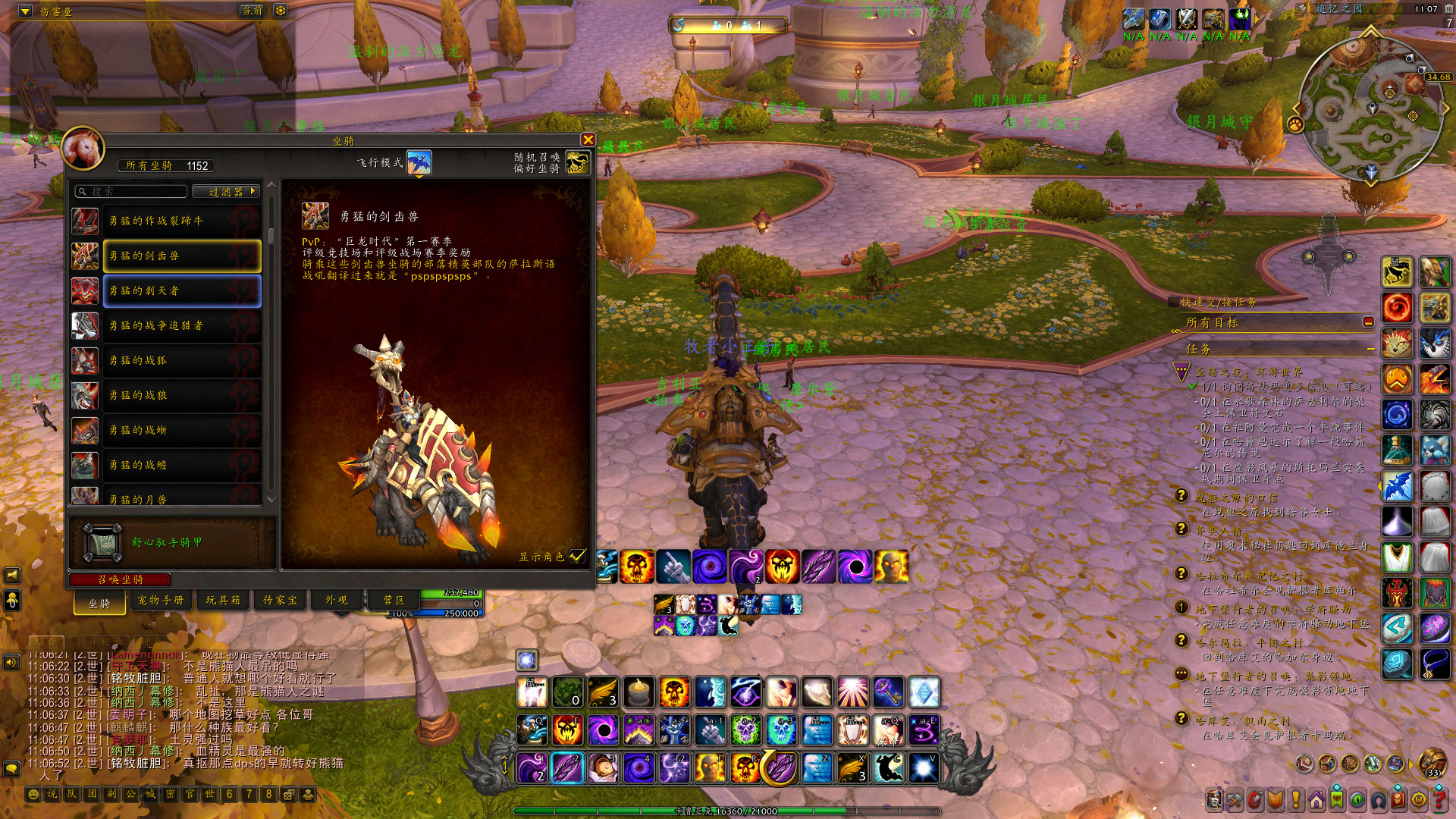
Task: Summon the selected mount with 召唤坐骑
Action: [x=120, y=579]
